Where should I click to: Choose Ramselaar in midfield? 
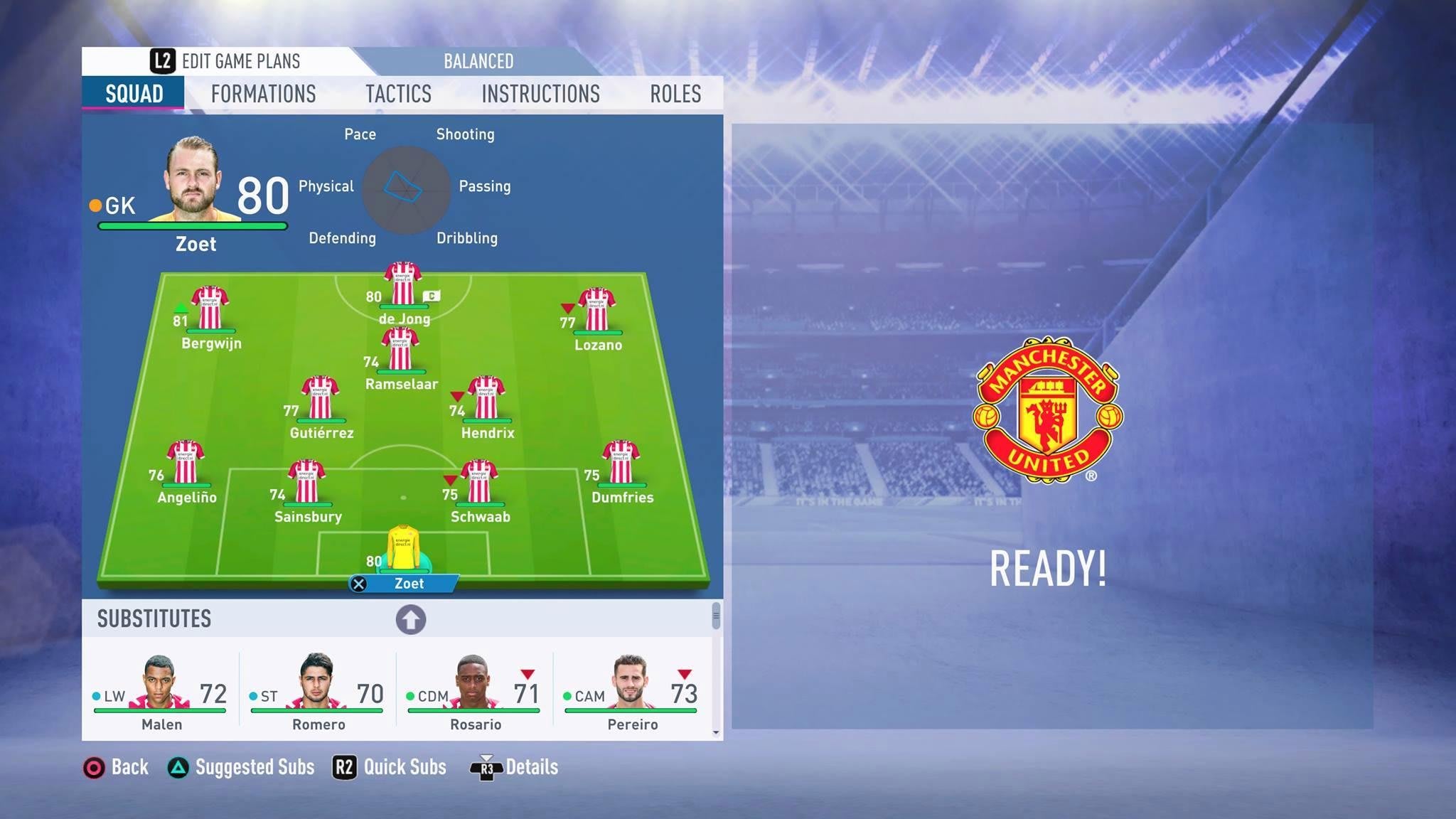[x=400, y=349]
